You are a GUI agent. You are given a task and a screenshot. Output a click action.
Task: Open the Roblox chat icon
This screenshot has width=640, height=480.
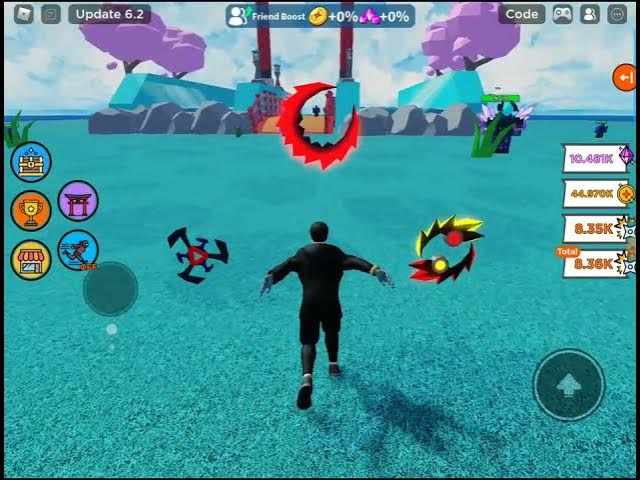(51, 14)
